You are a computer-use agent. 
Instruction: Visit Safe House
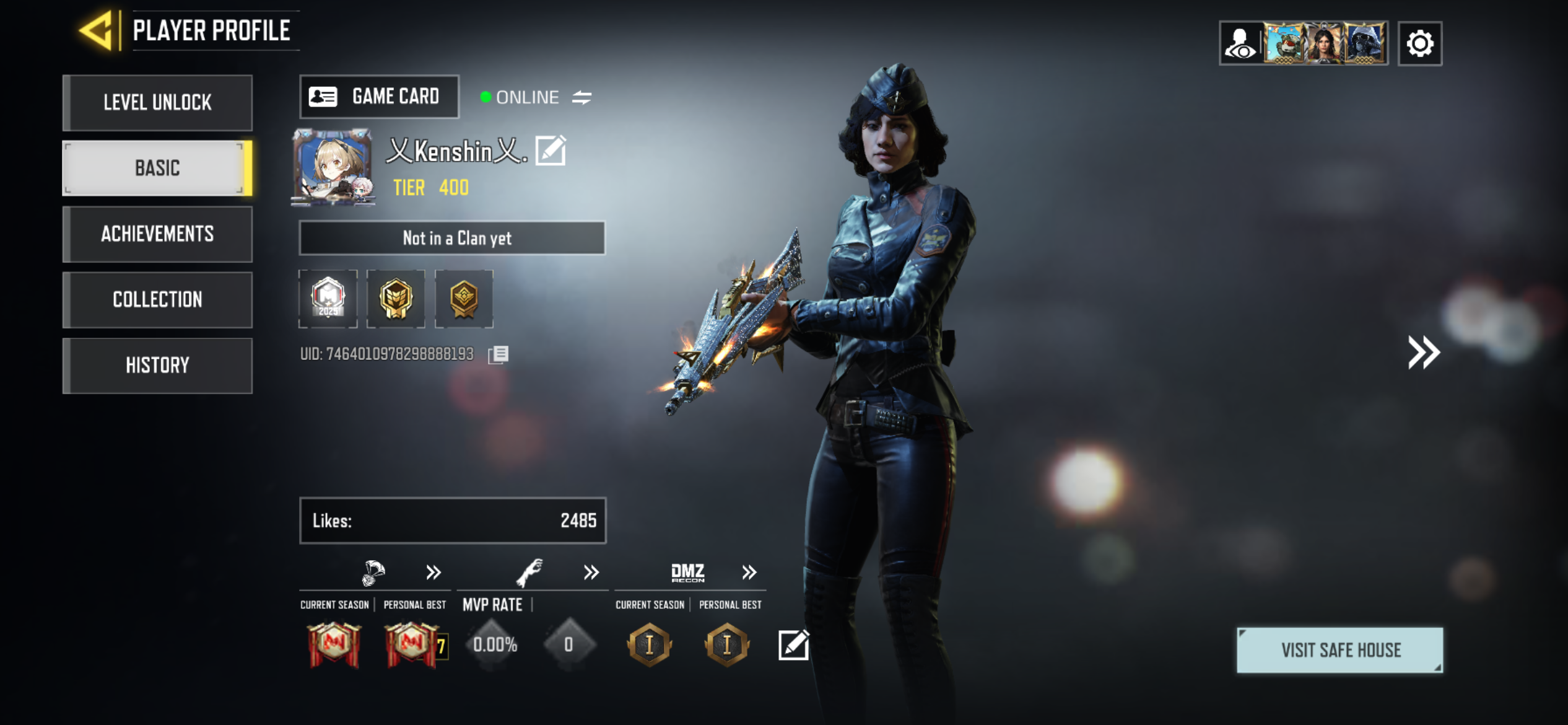click(x=1339, y=650)
